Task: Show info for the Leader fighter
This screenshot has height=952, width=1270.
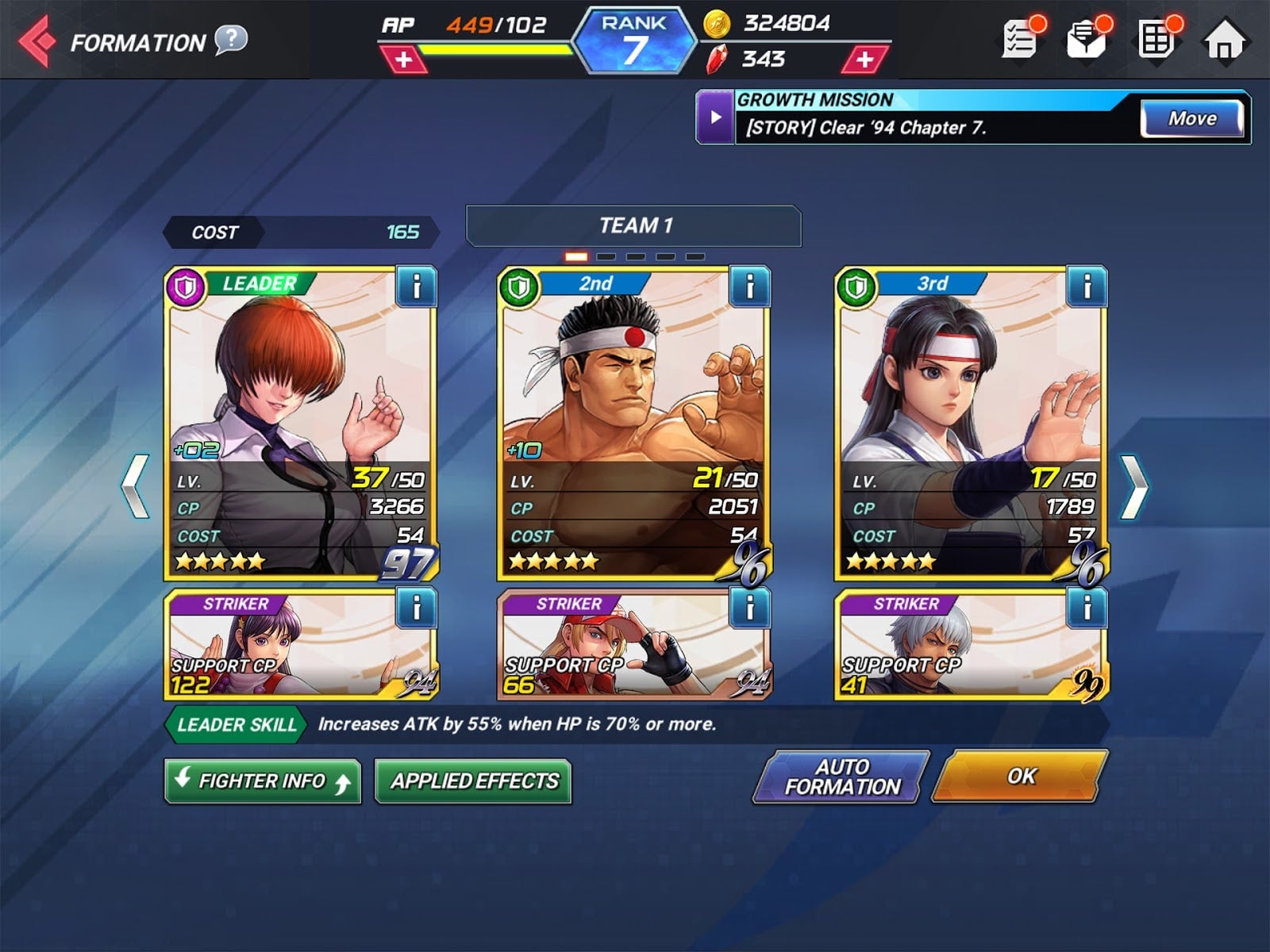Action: click(x=415, y=286)
